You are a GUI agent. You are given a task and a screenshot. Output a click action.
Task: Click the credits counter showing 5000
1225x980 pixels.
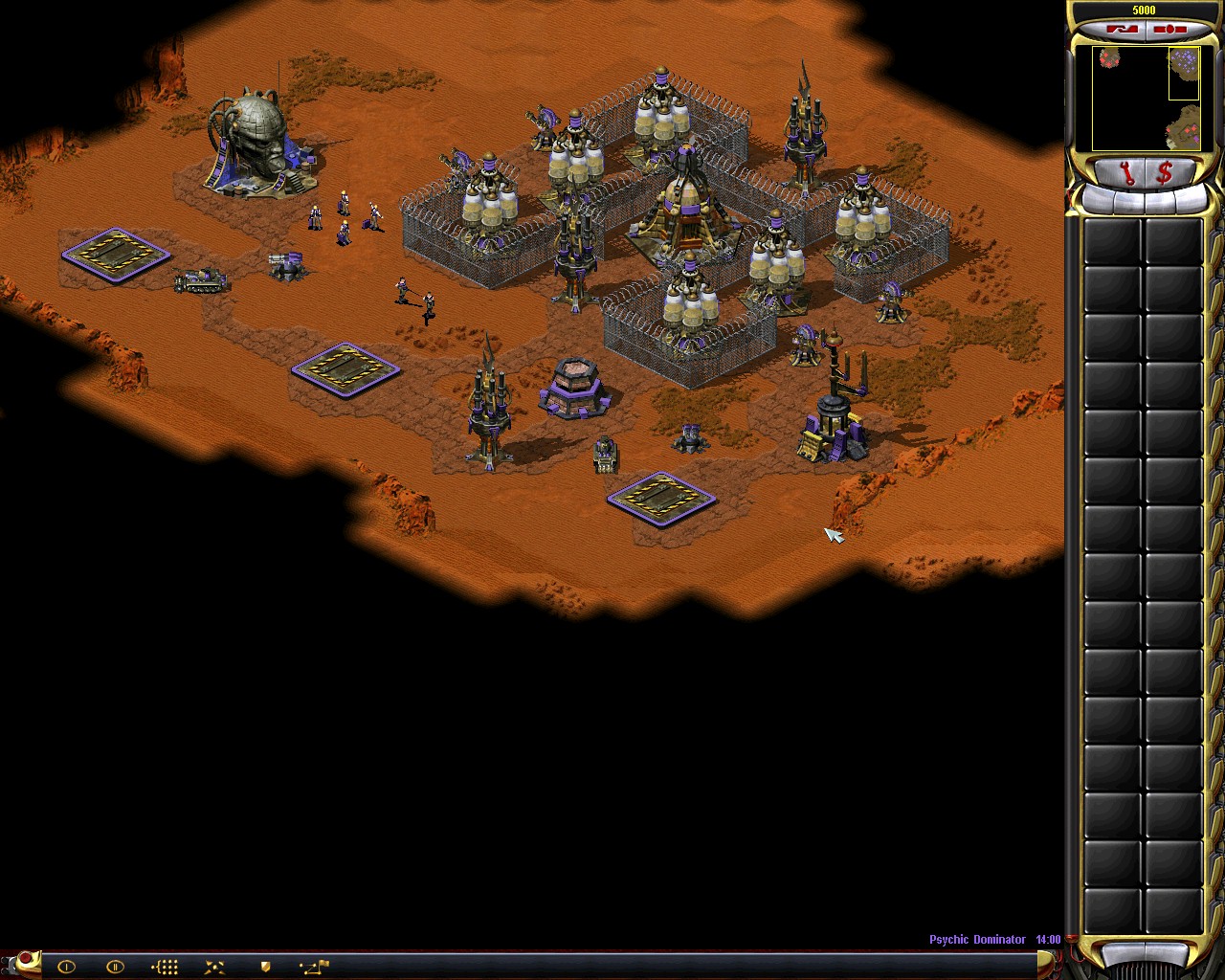pyautogui.click(x=1144, y=10)
